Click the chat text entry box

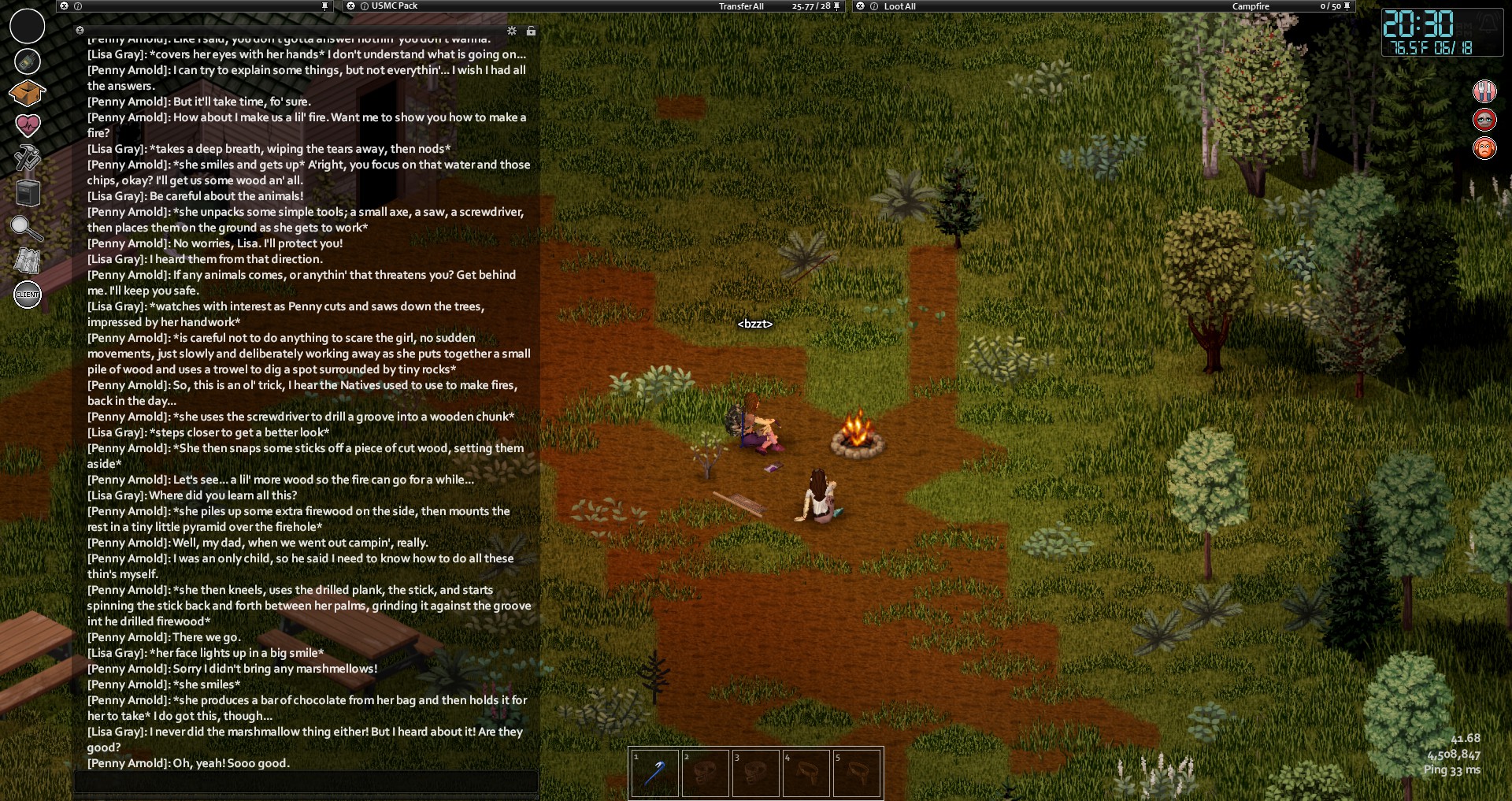306,781
